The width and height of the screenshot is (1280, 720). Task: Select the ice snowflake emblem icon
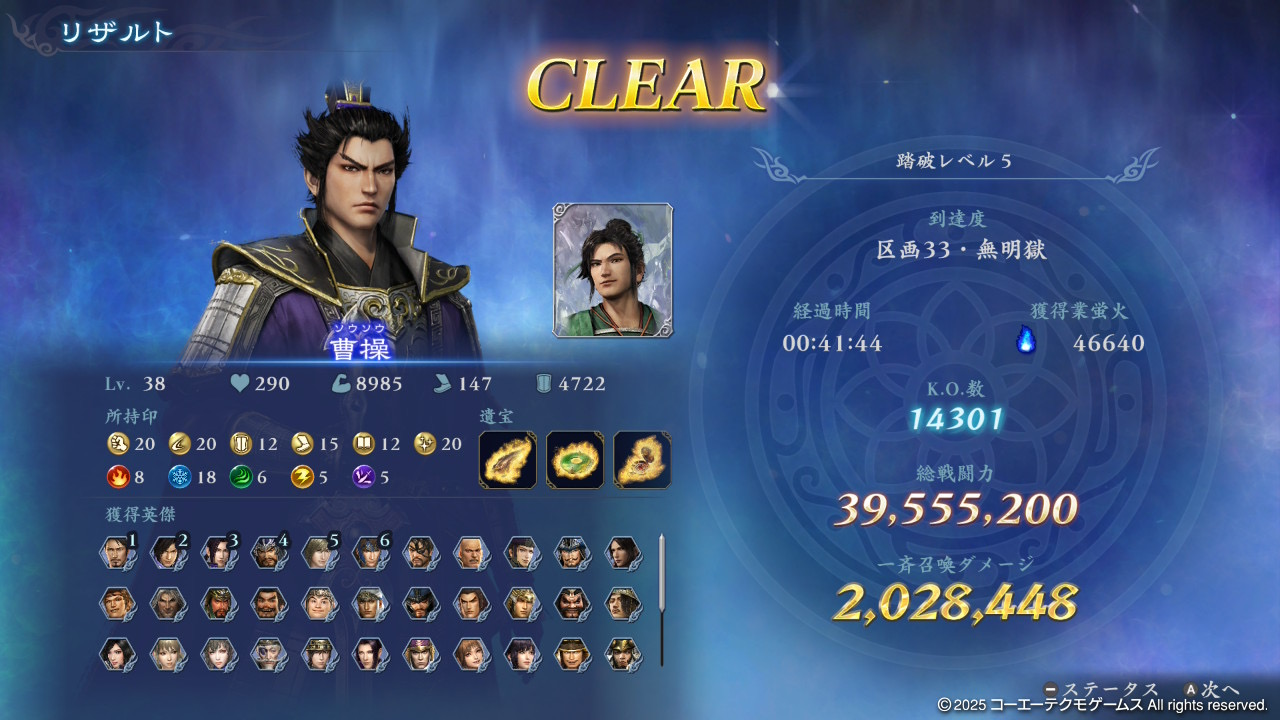pyautogui.click(x=180, y=477)
